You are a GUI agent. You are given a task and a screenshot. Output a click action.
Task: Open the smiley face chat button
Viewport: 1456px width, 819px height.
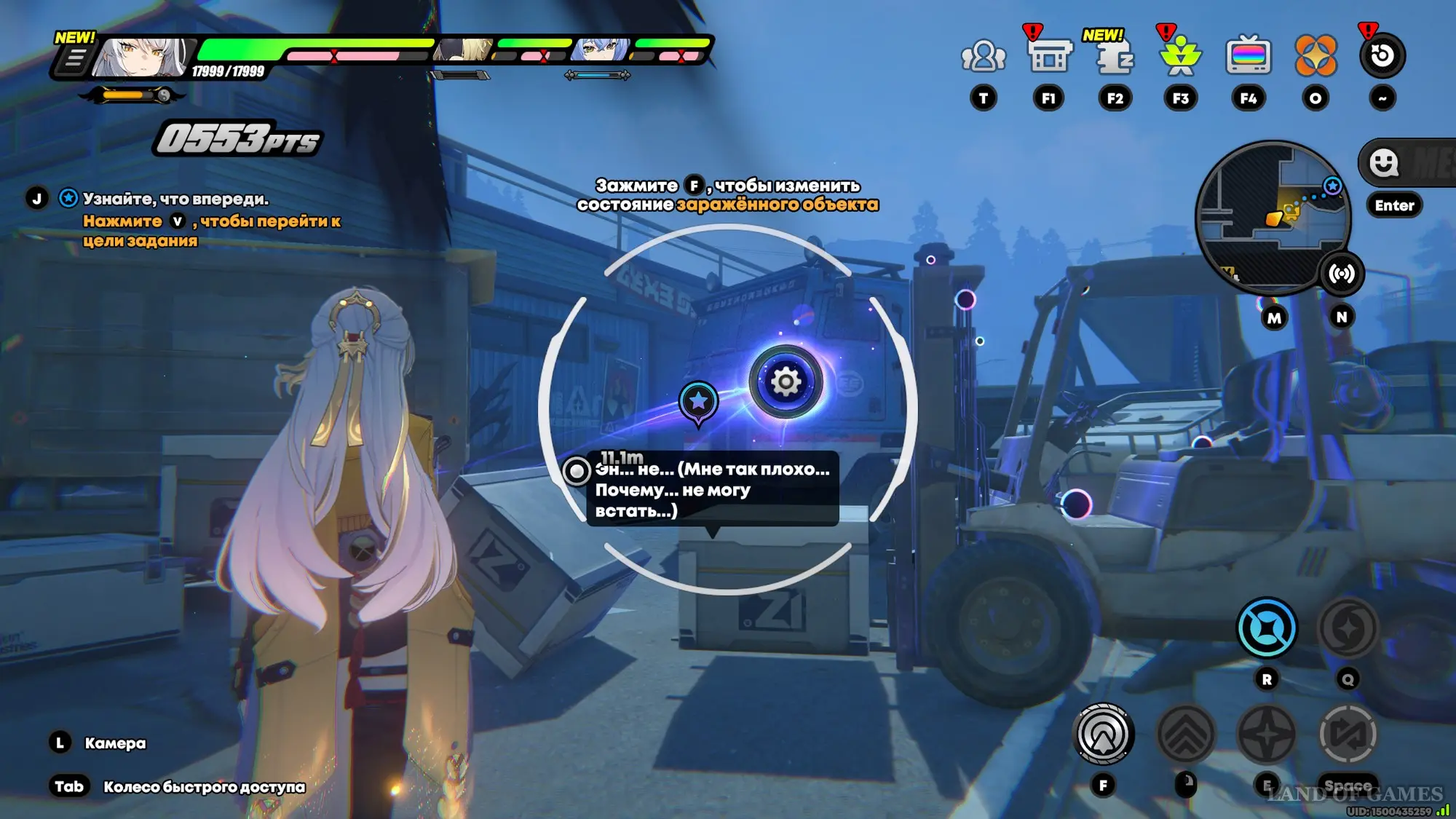tap(1384, 162)
